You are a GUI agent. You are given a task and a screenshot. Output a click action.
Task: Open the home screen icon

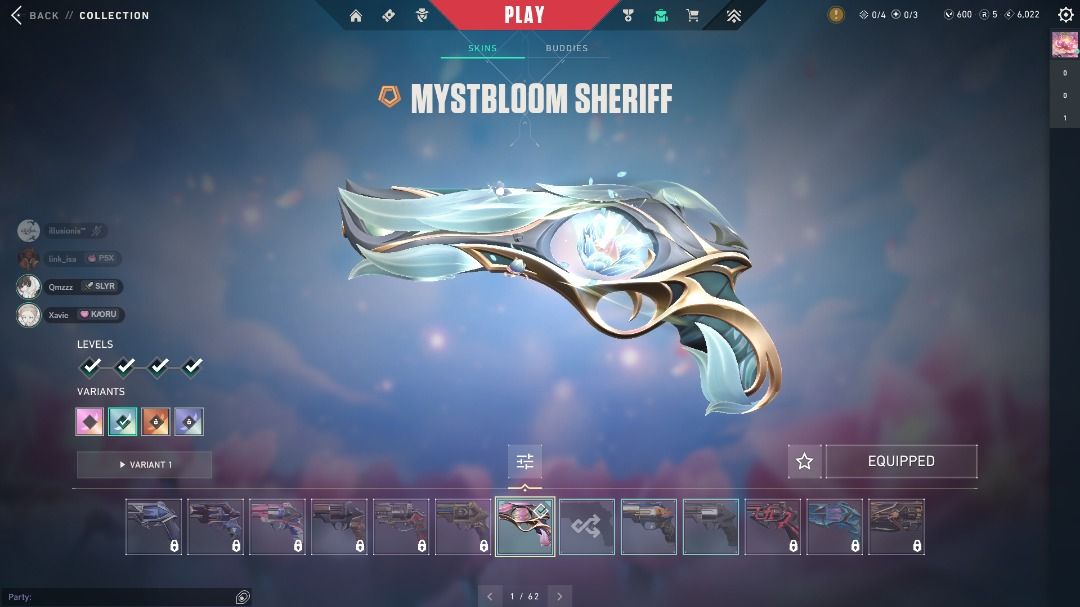coord(356,16)
